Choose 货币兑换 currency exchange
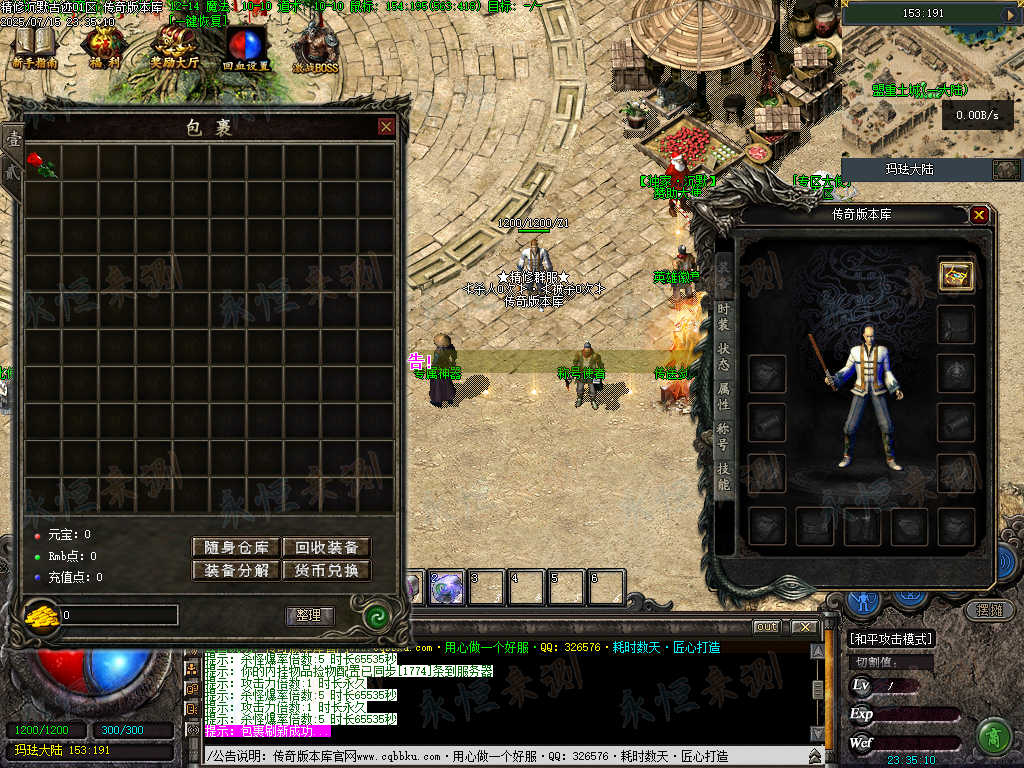Image resolution: width=1024 pixels, height=768 pixels. point(326,571)
